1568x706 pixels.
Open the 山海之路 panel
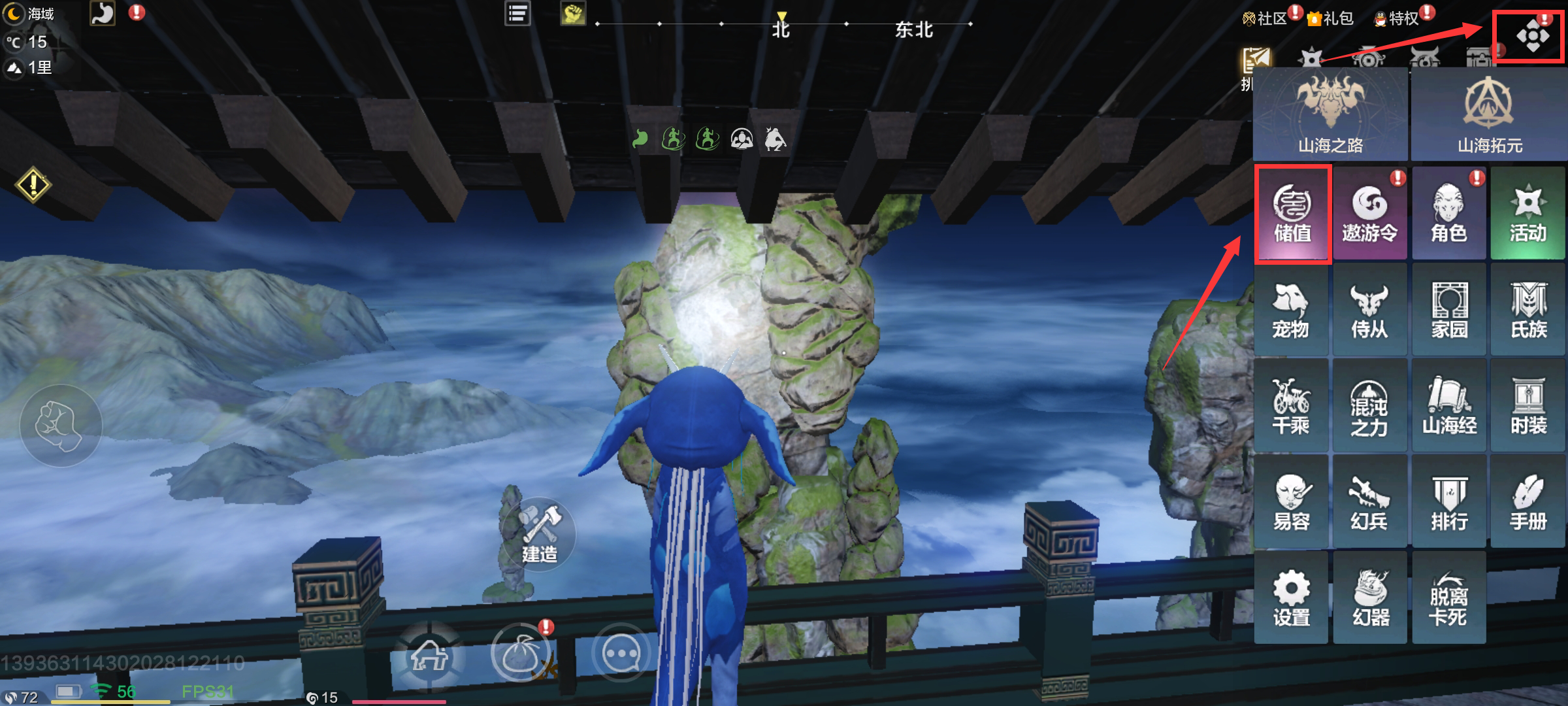tap(1330, 115)
